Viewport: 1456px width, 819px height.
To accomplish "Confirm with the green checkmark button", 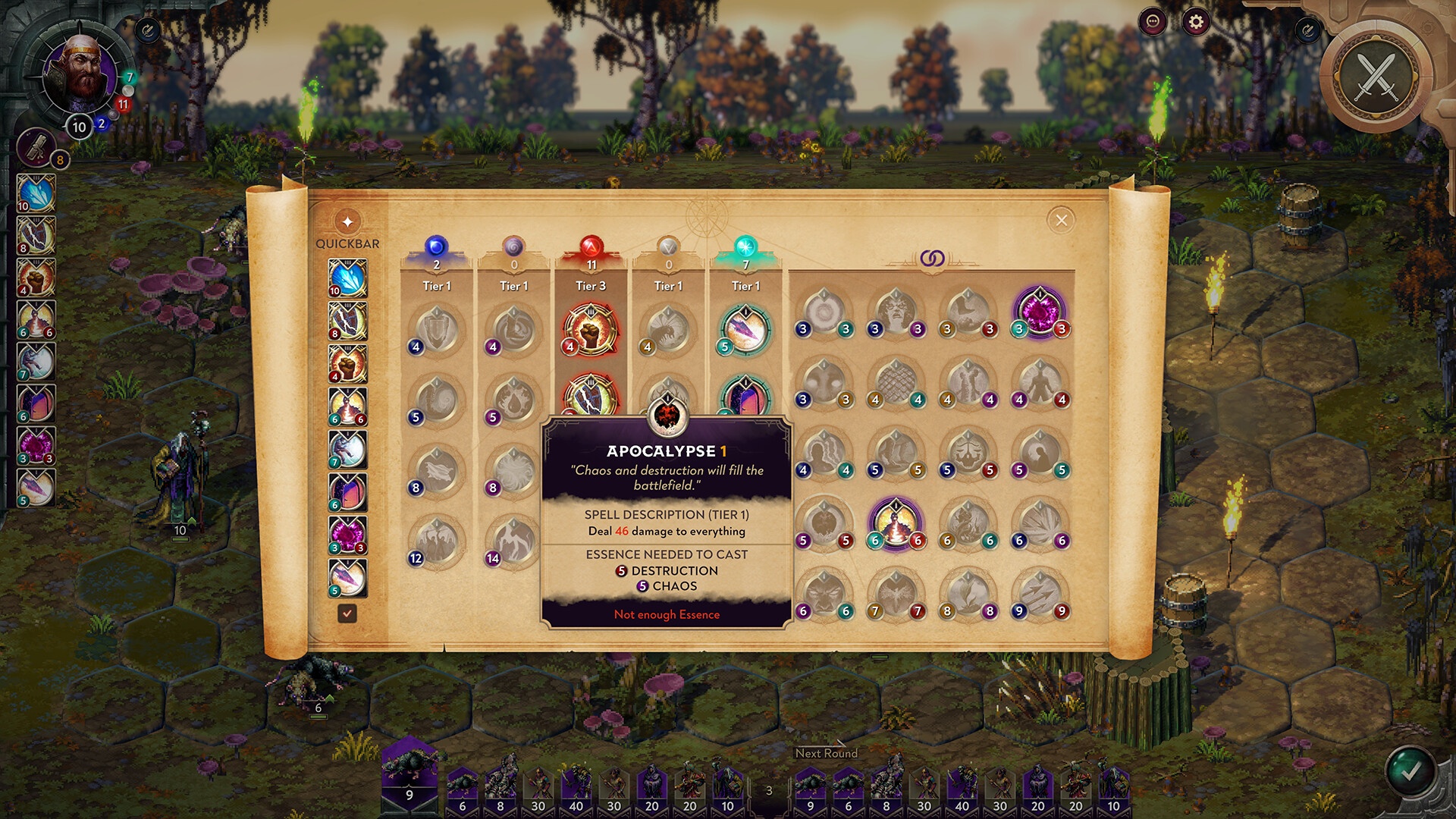I will (x=1410, y=771).
